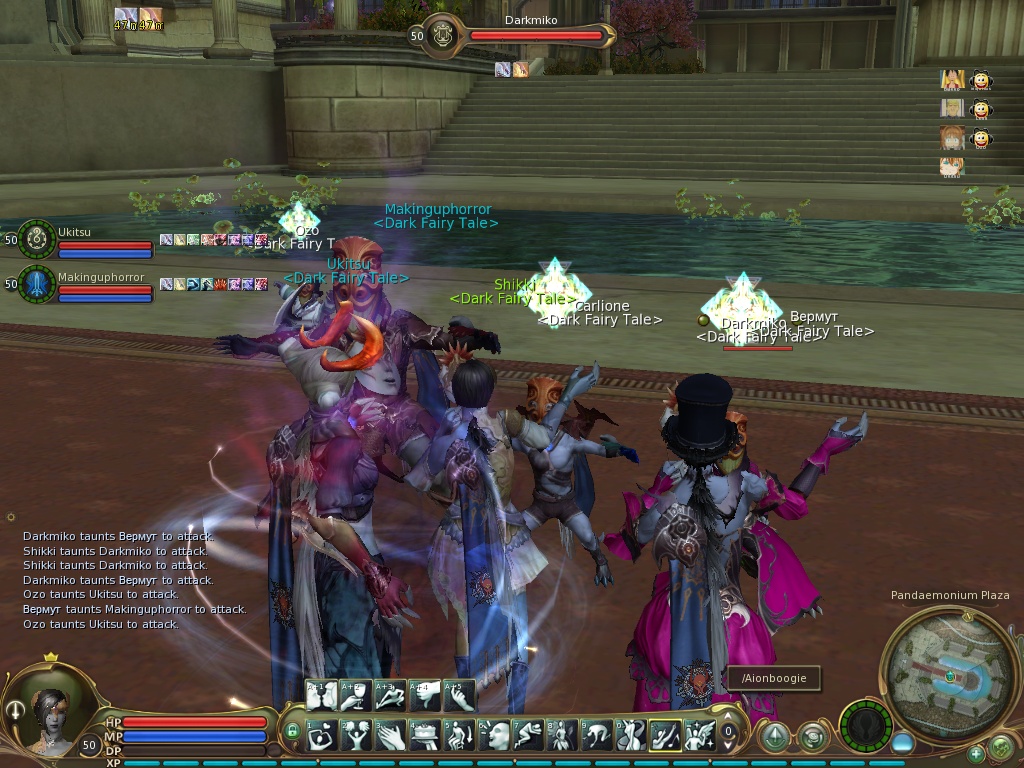The height and width of the screenshot is (768, 1024).
Task: Use the sit-down emote in slot 5
Action: (x=460, y=735)
